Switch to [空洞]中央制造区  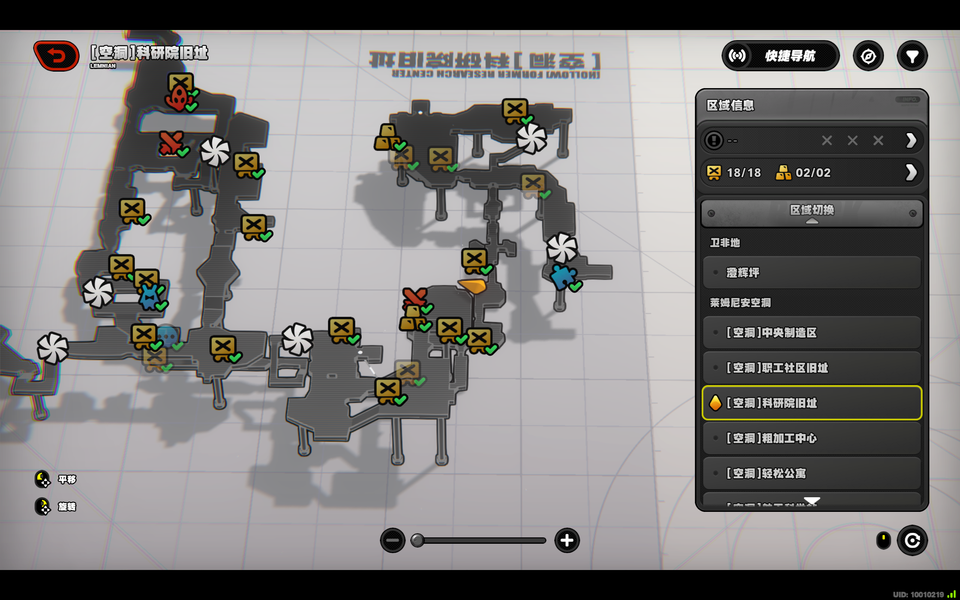(x=811, y=332)
